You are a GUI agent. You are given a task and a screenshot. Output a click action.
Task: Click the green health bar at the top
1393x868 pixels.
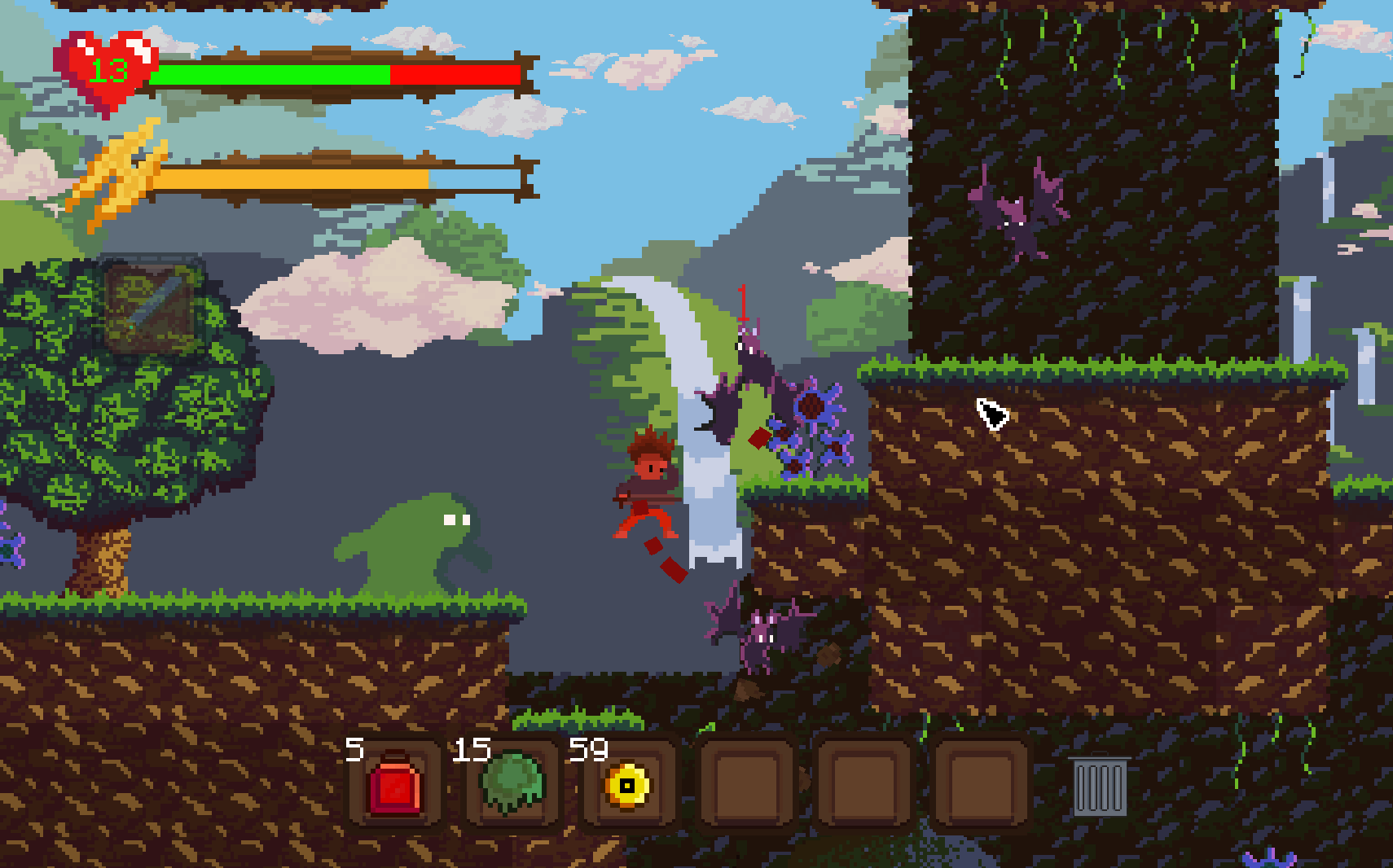tap(269, 74)
